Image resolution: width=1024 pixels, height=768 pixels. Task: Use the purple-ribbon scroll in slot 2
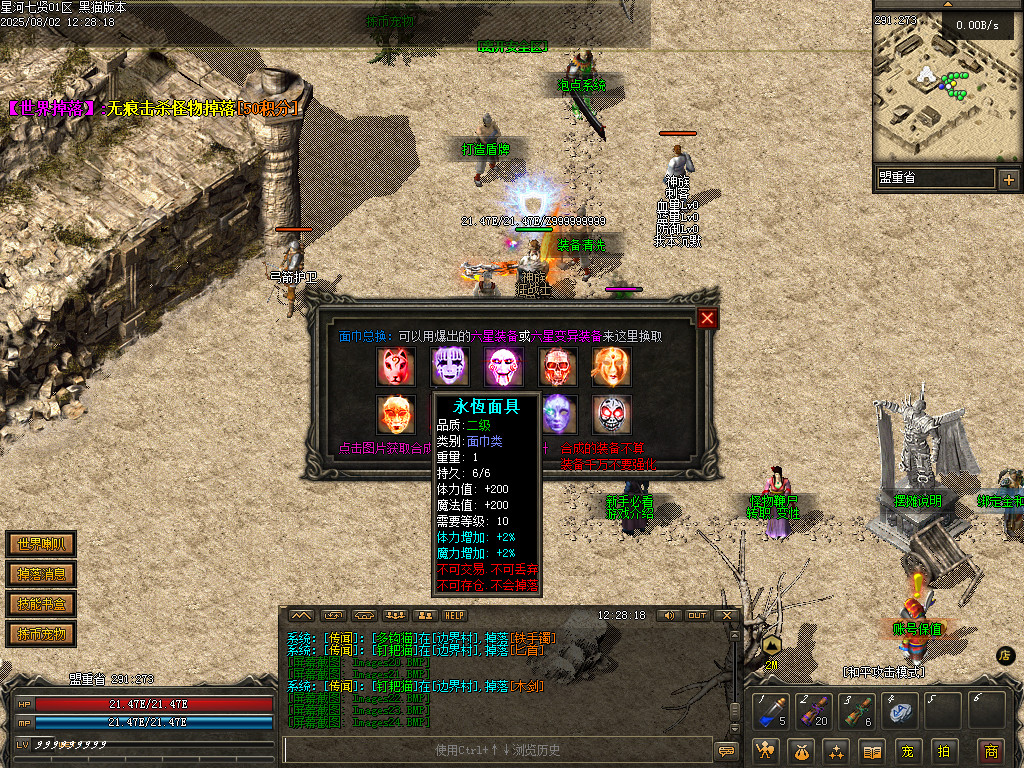click(815, 709)
